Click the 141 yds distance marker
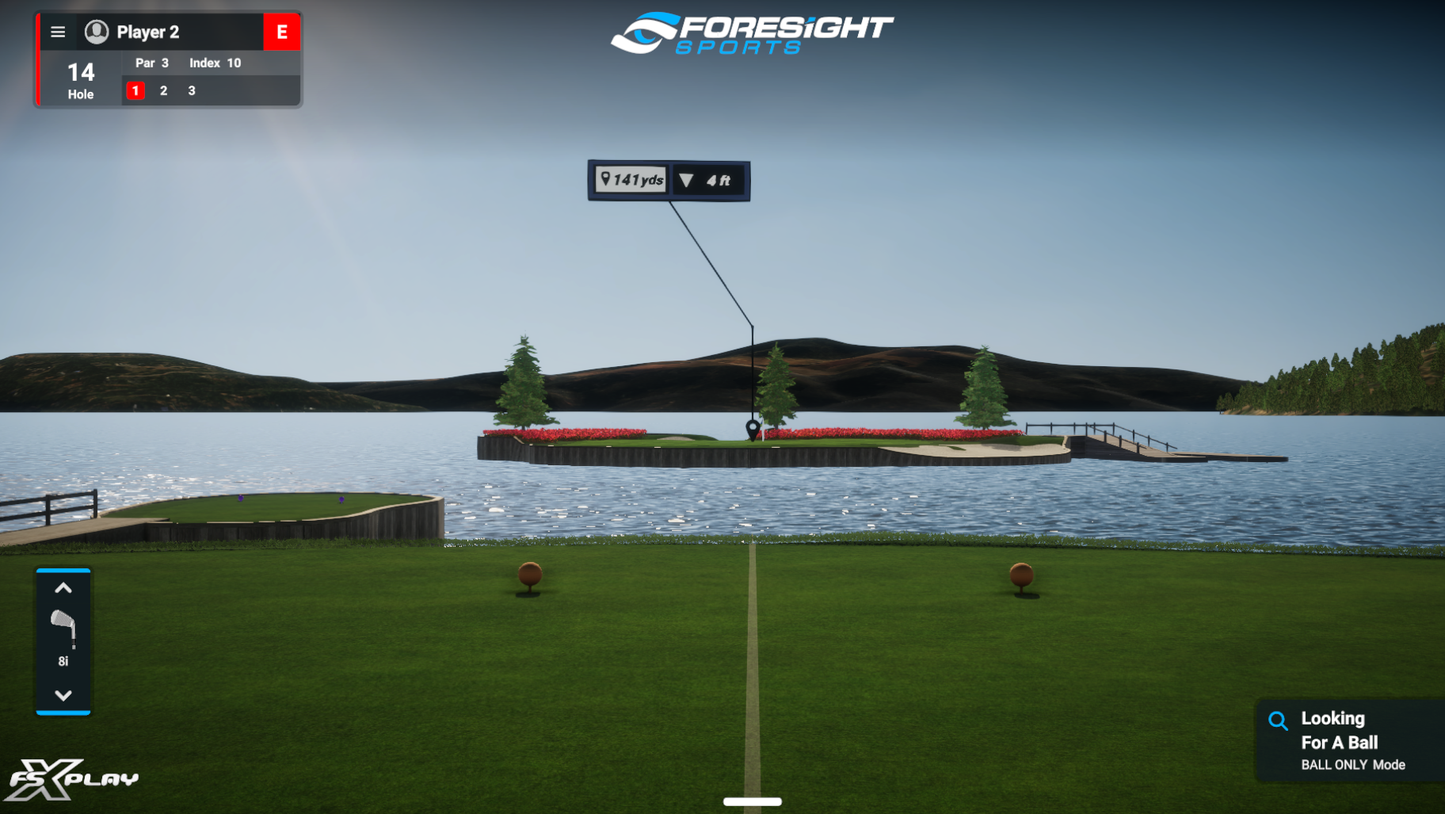Viewport: 1445px width, 814px height. pyautogui.click(x=630, y=179)
